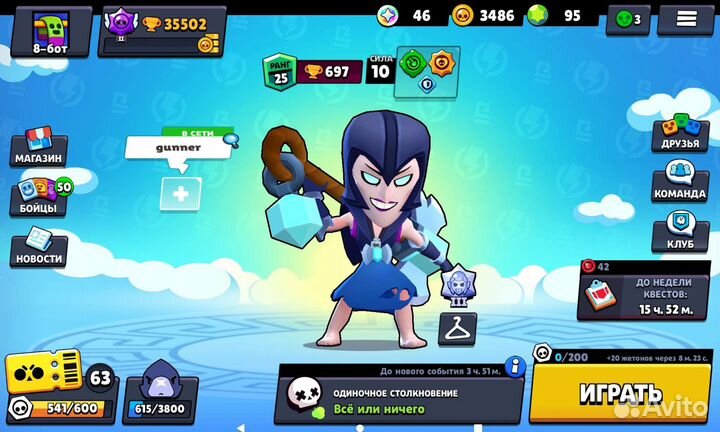Open the hamburger main menu
The image size is (720, 432).
(x=686, y=18)
